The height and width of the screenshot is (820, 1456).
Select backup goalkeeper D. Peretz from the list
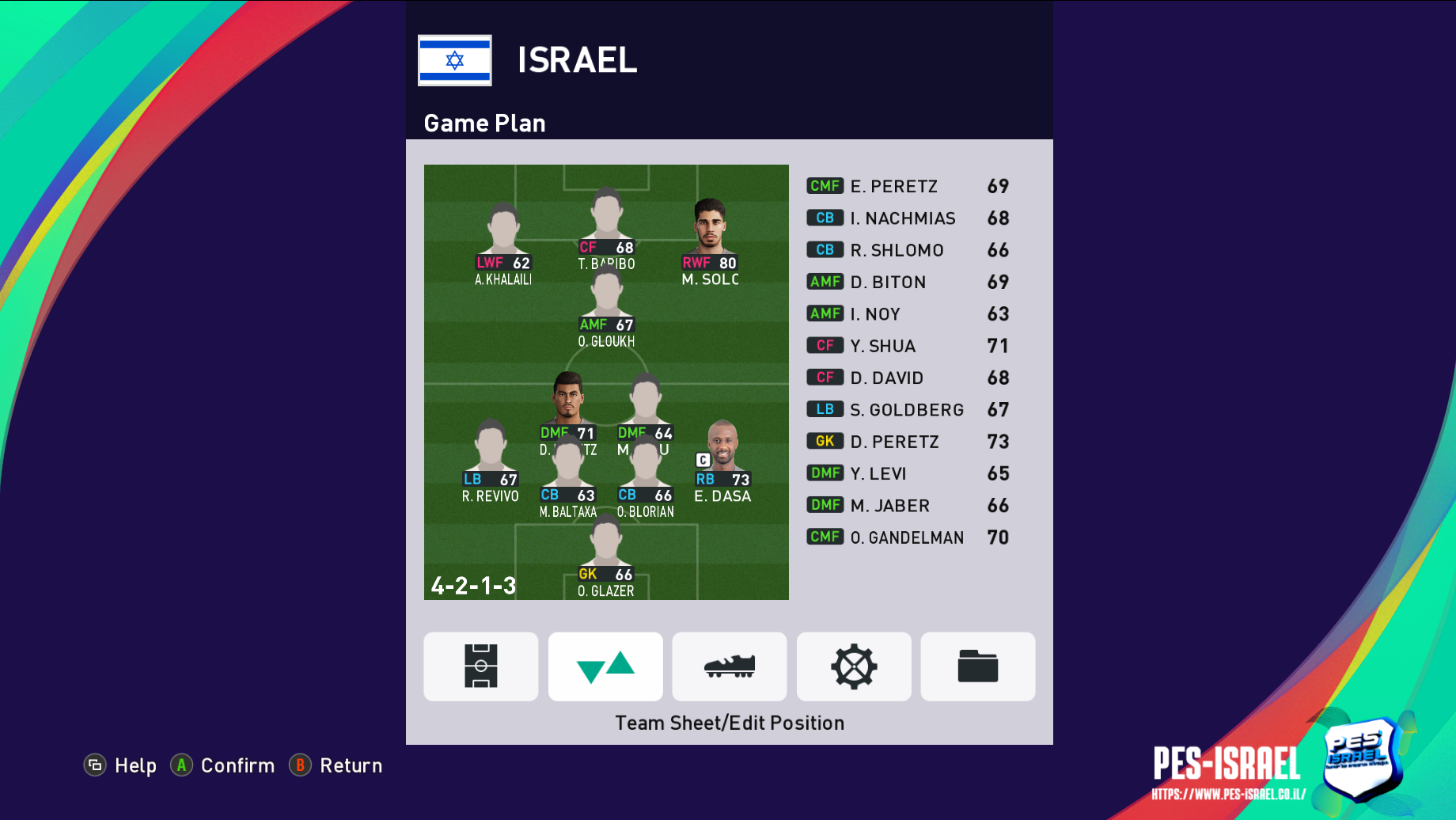coord(895,442)
